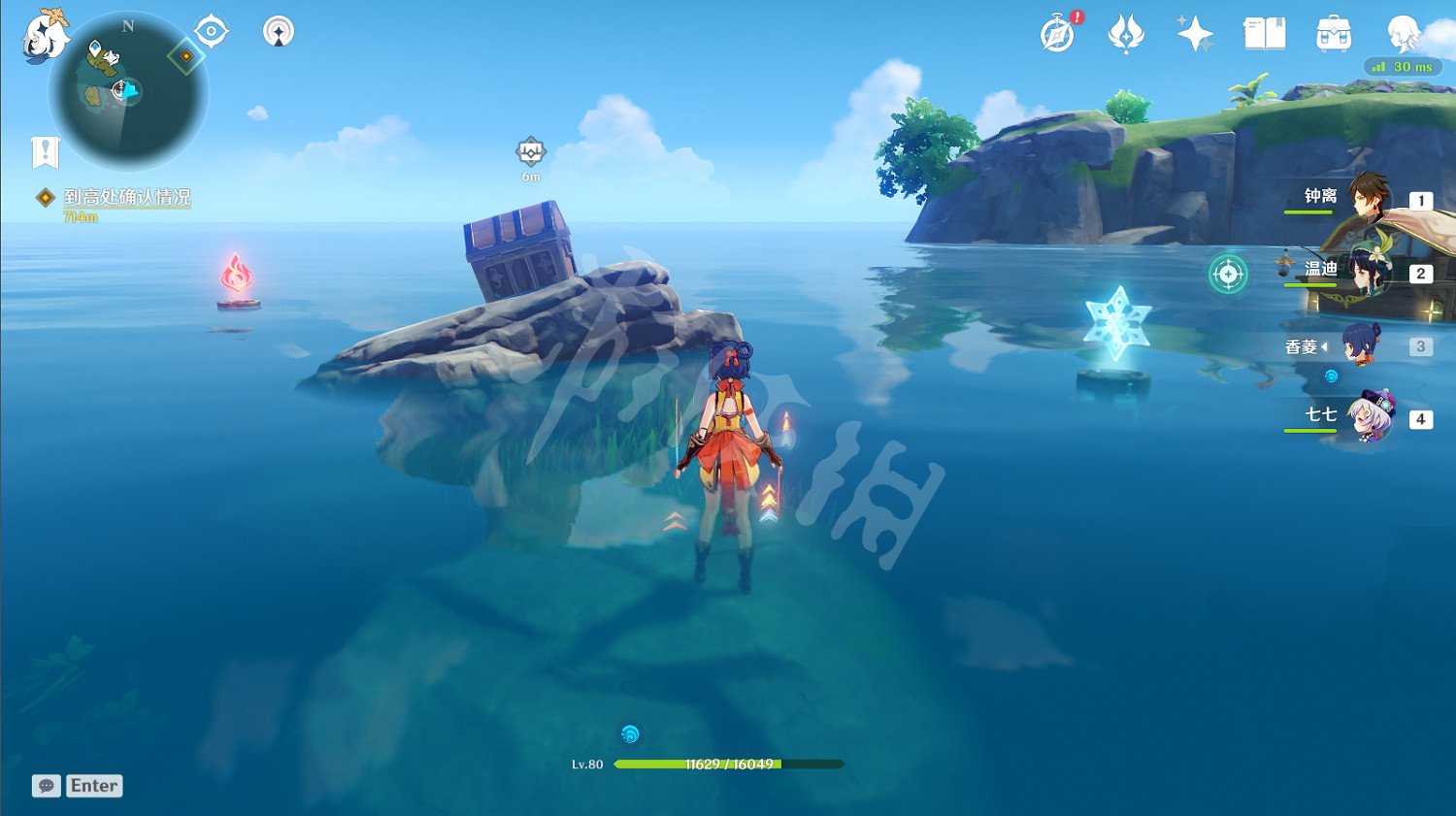The image size is (1456, 816).
Task: Switch to Qiqi in party slot 4
Action: click(1369, 417)
